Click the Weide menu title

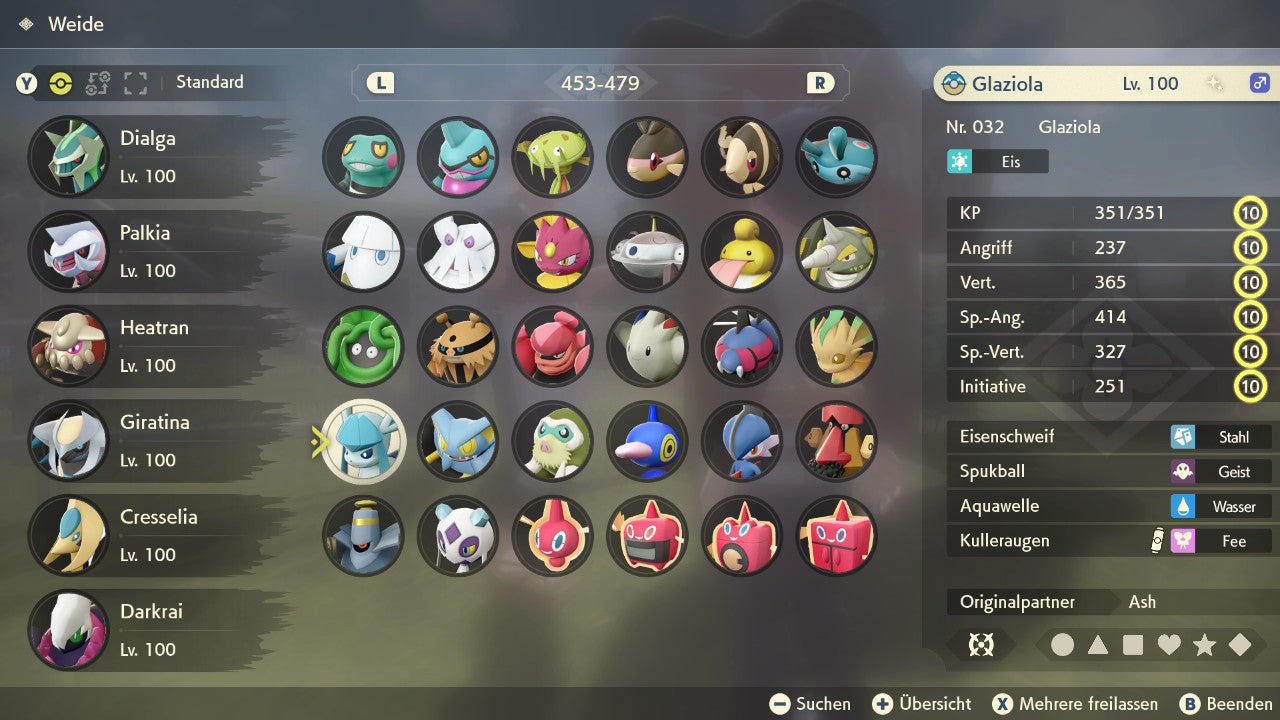coord(76,24)
